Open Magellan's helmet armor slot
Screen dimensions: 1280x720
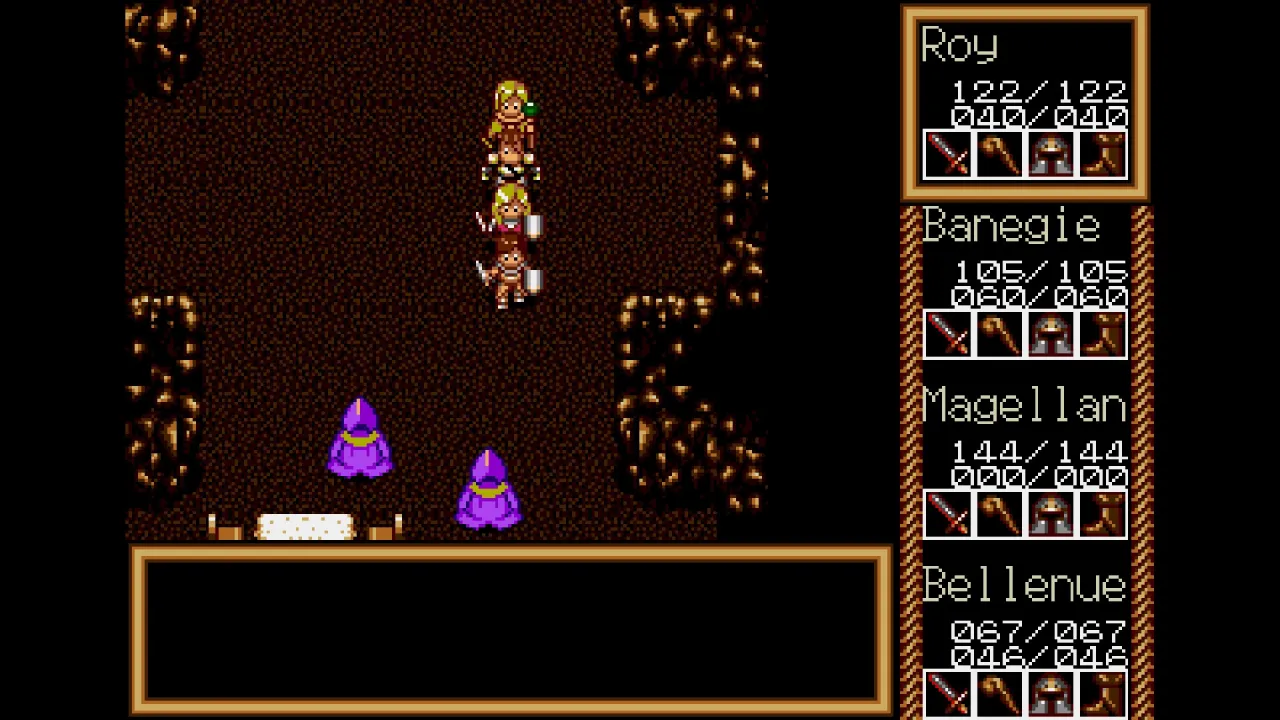1051,513
